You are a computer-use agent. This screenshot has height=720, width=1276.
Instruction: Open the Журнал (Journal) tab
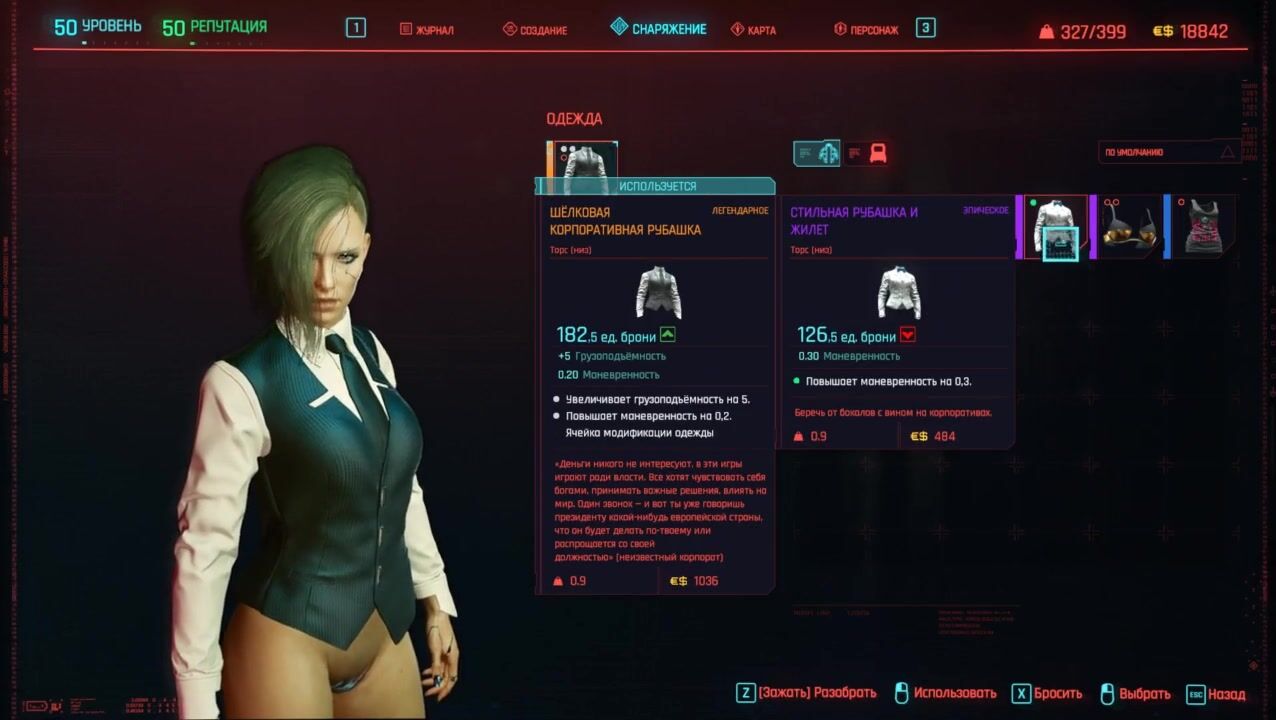[427, 30]
